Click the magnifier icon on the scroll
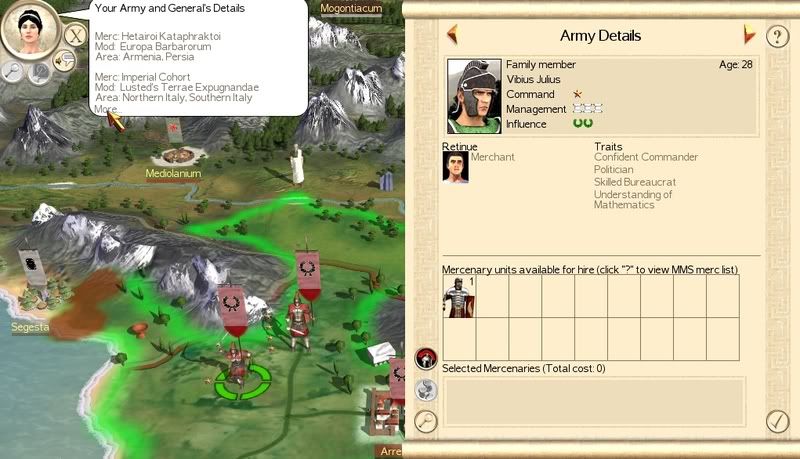The width and height of the screenshot is (800, 459). point(426,421)
